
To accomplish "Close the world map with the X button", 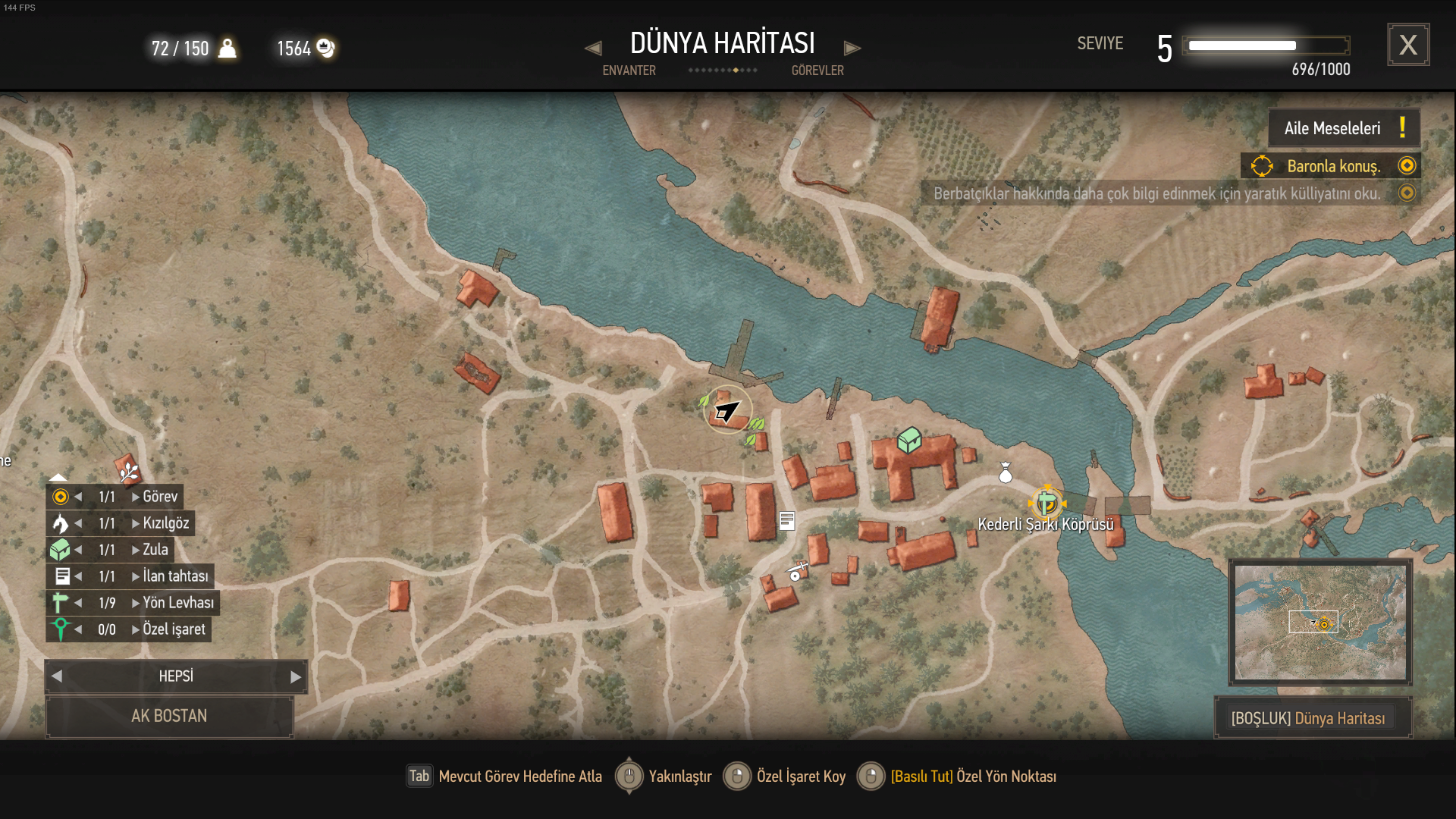I will click(x=1407, y=45).
